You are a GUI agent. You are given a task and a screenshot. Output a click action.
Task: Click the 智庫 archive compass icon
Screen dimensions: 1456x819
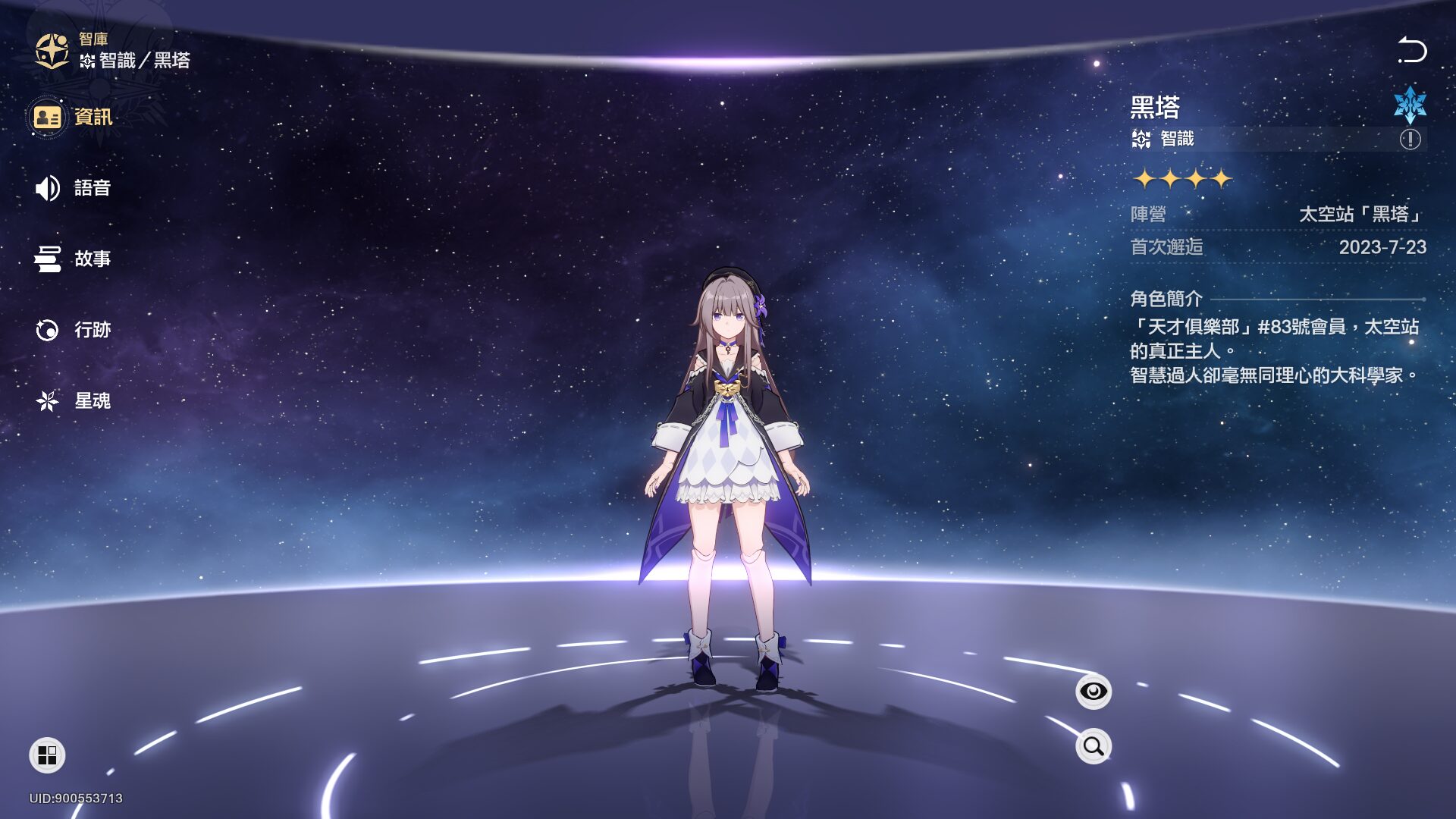(52, 51)
